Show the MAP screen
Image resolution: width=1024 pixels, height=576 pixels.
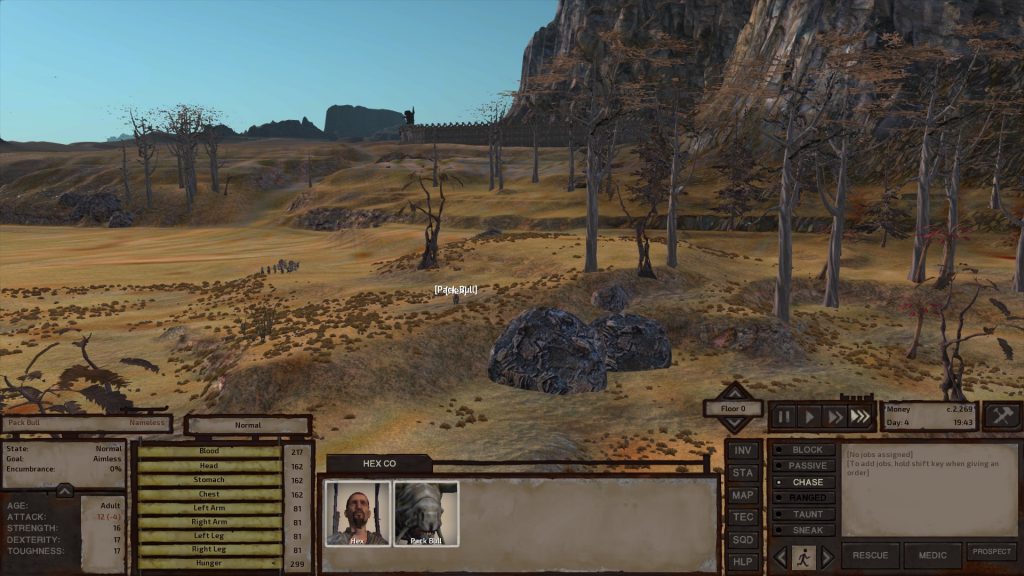[x=742, y=494]
